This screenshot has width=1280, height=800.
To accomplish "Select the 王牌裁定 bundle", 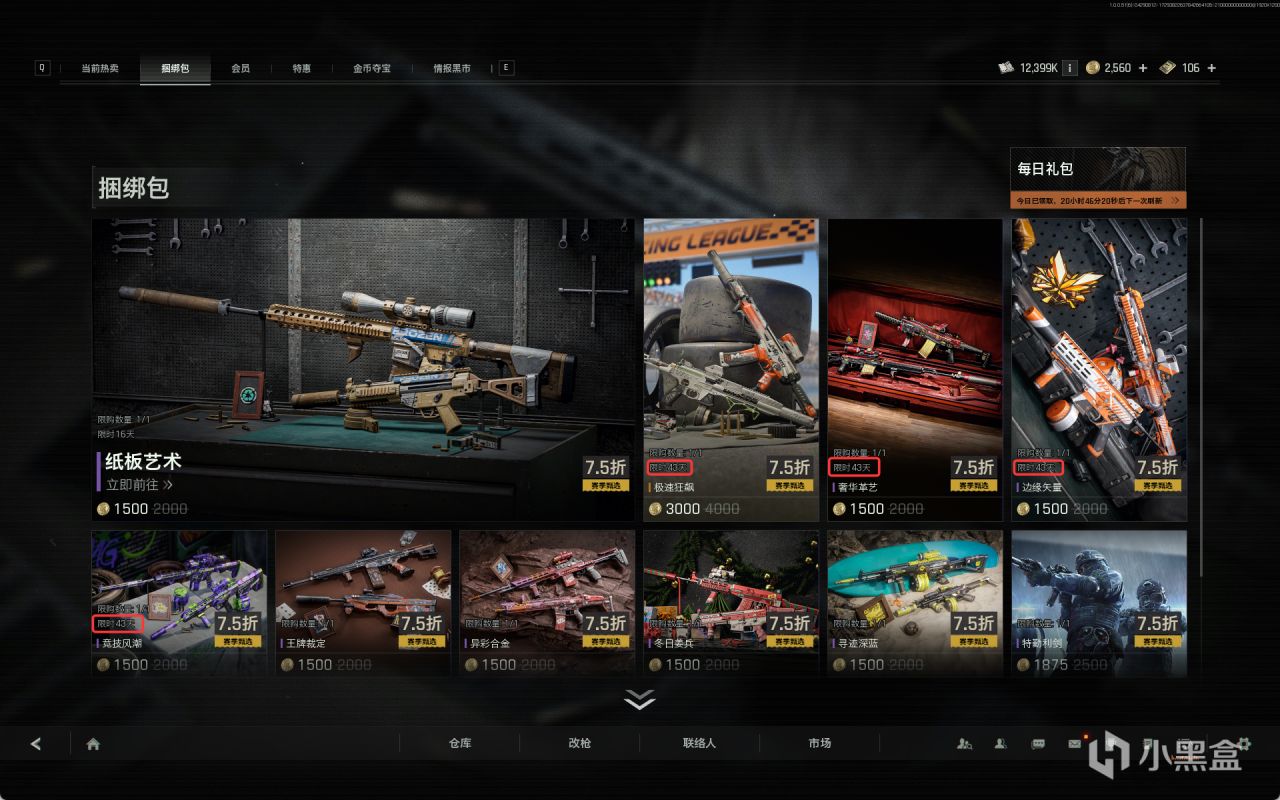I will coord(363,601).
